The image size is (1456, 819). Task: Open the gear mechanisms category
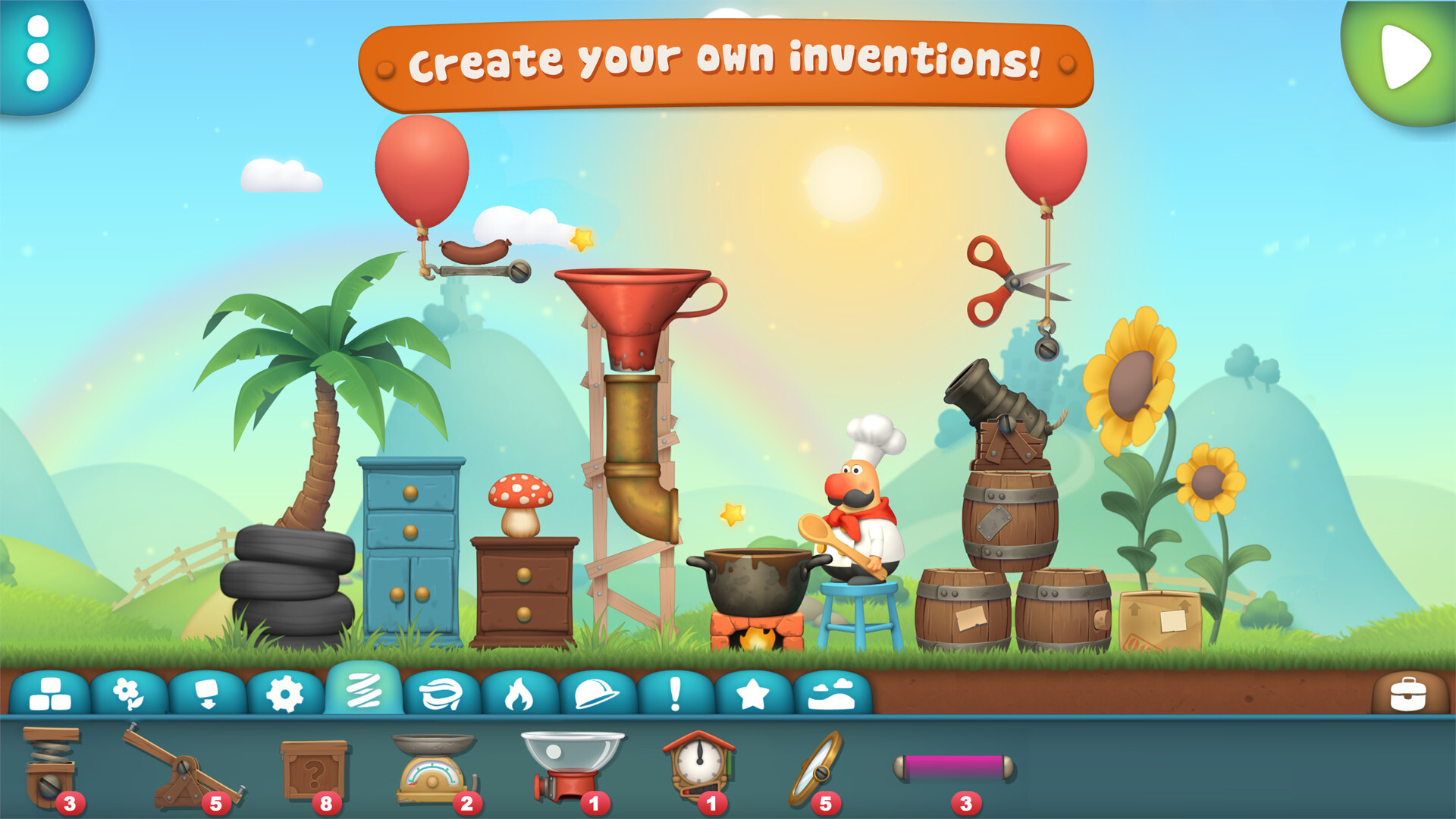[285, 694]
